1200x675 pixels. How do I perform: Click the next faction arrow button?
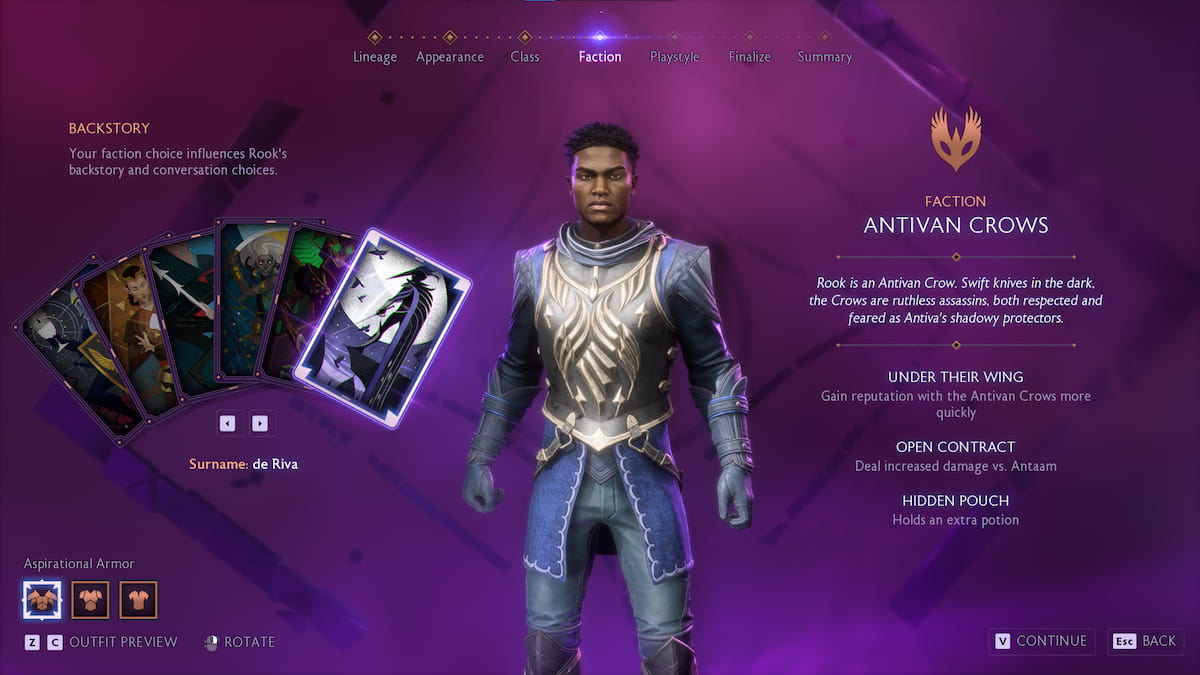(x=260, y=423)
